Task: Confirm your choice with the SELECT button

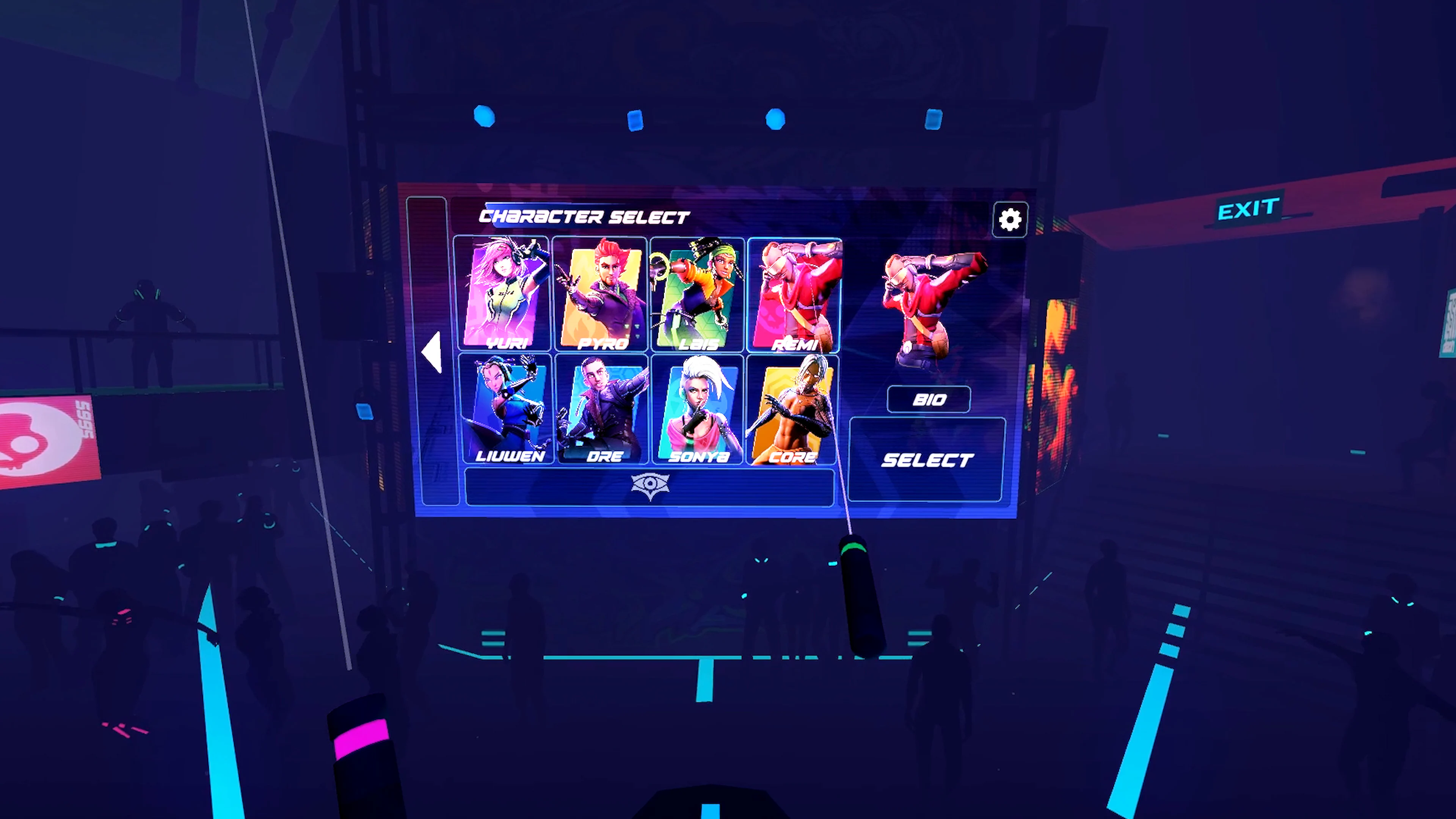Action: tap(927, 459)
